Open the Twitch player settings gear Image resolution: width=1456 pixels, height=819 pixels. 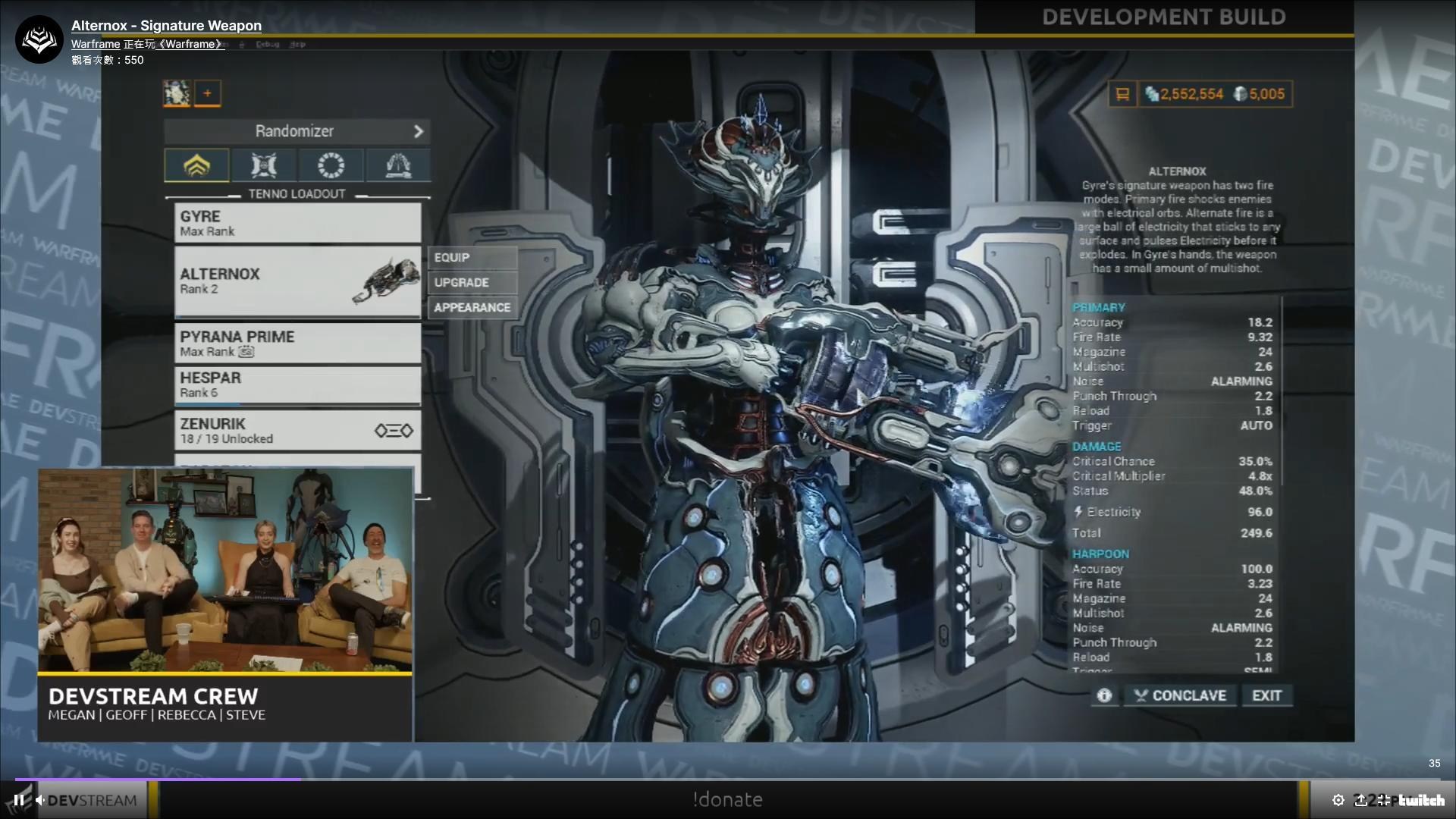pyautogui.click(x=1339, y=800)
